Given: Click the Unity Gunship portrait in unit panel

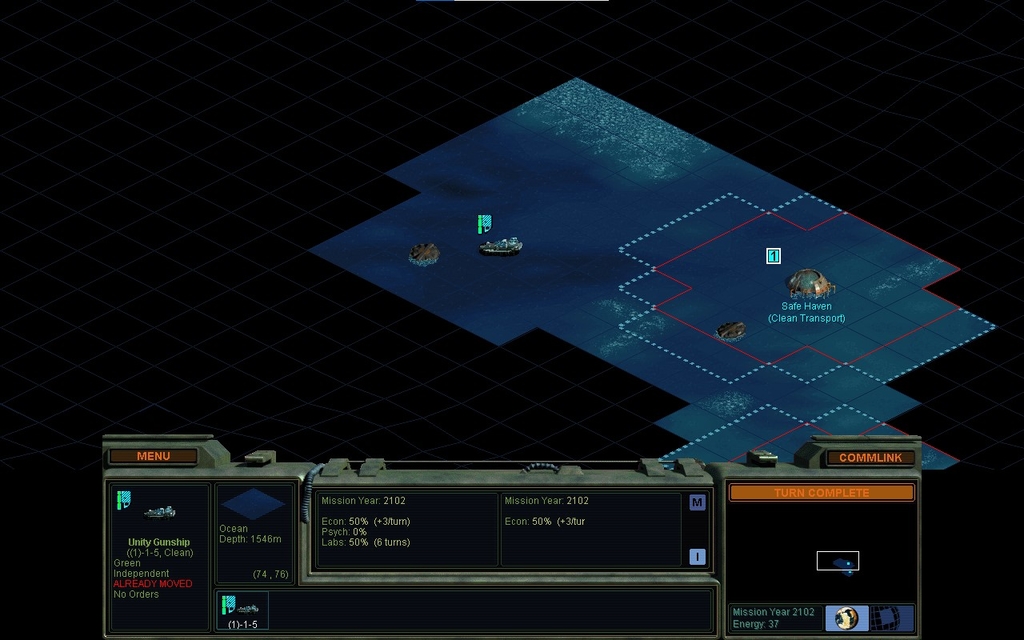Looking at the screenshot, I should click(x=160, y=512).
